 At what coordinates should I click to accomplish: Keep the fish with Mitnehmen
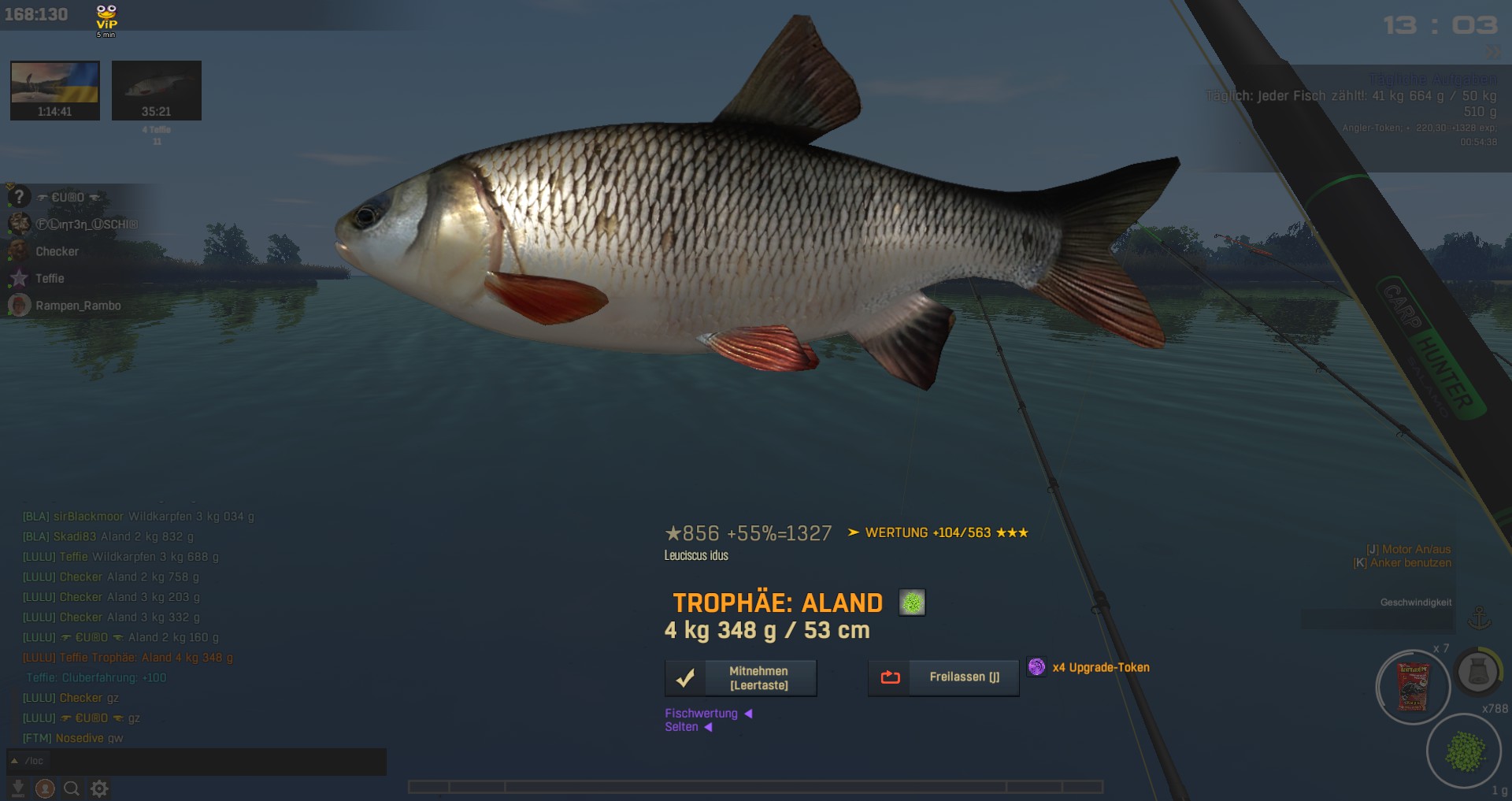click(x=740, y=678)
